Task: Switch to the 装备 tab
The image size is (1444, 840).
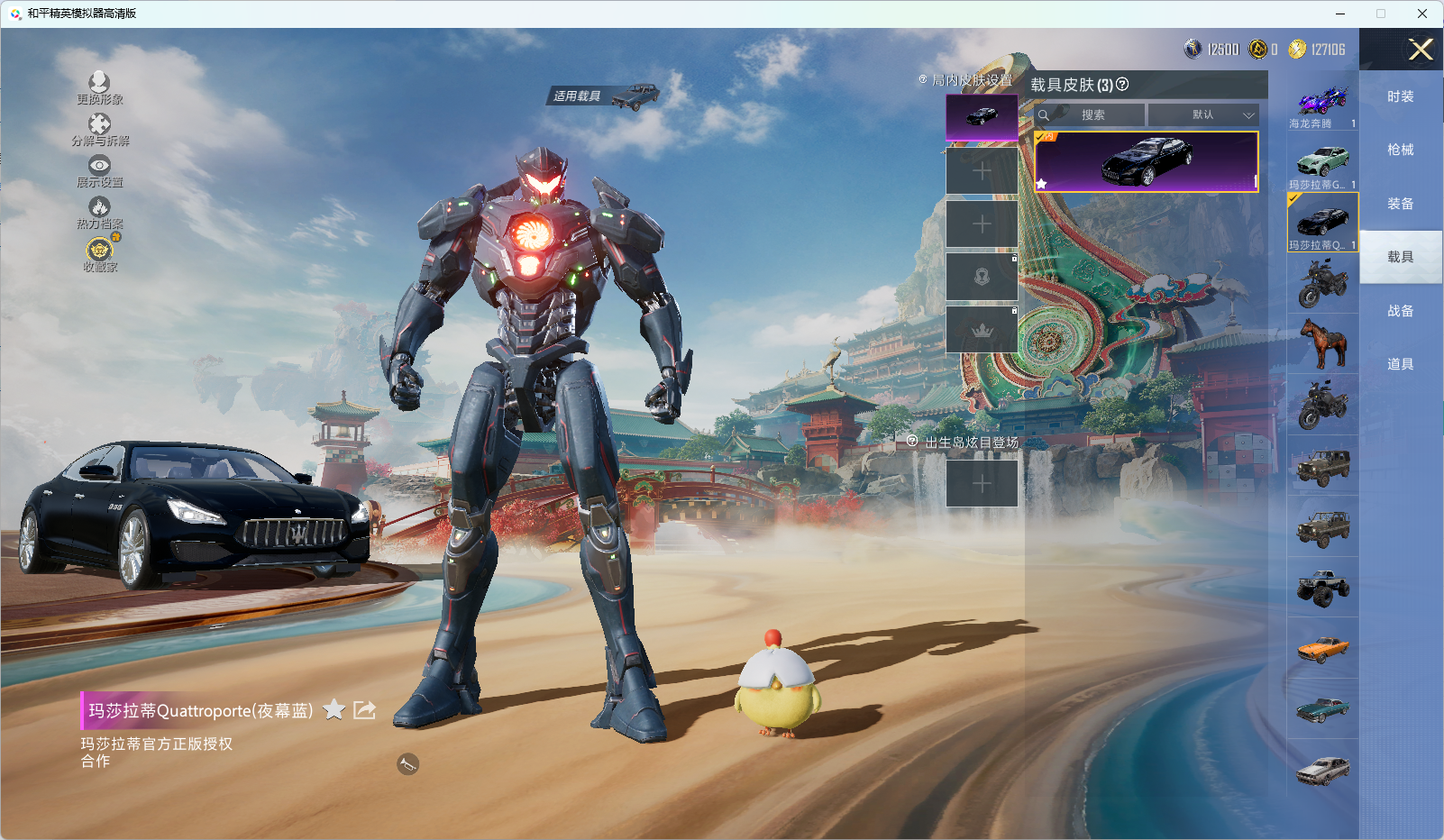Action: [x=1400, y=204]
